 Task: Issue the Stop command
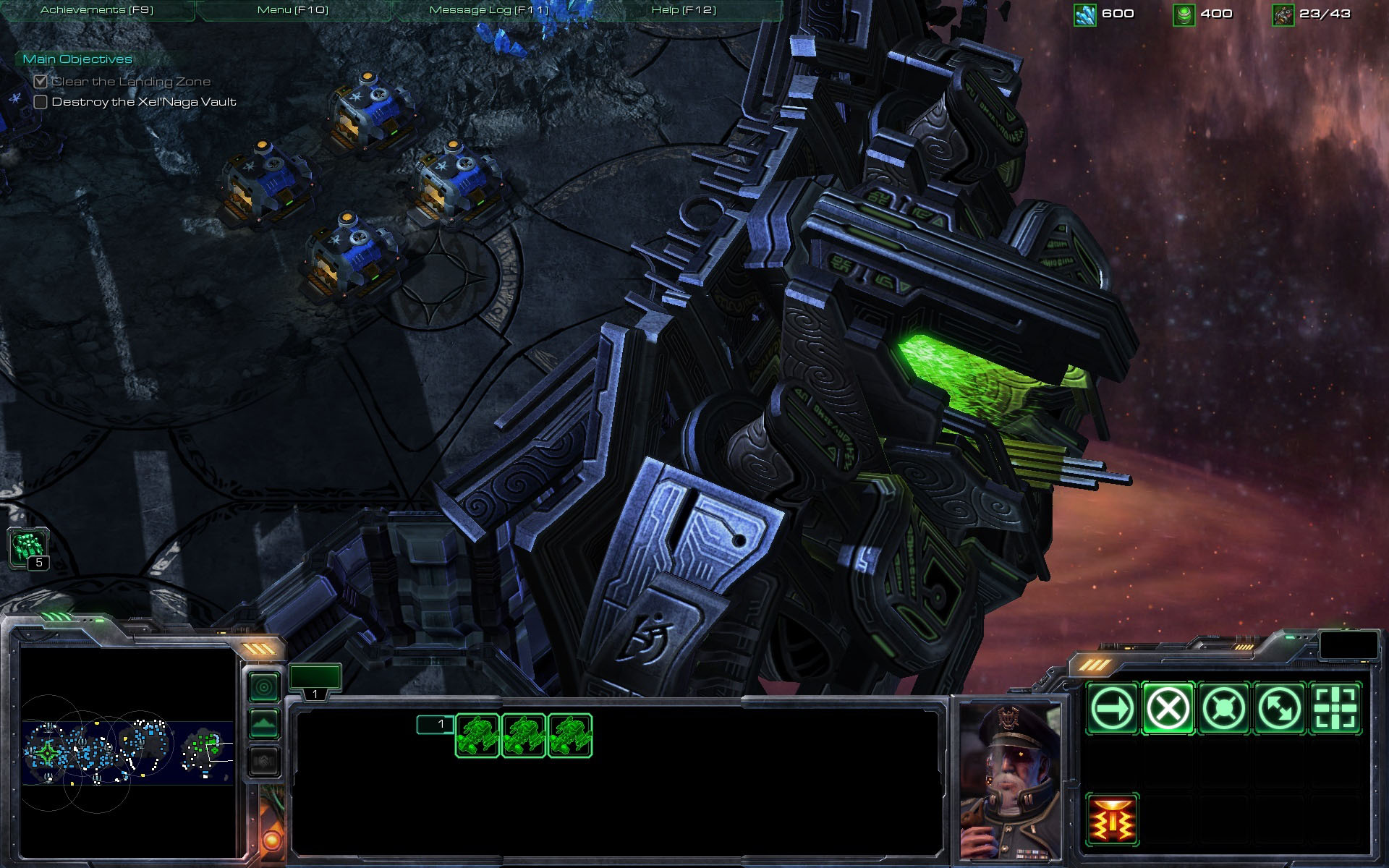coord(1168,708)
